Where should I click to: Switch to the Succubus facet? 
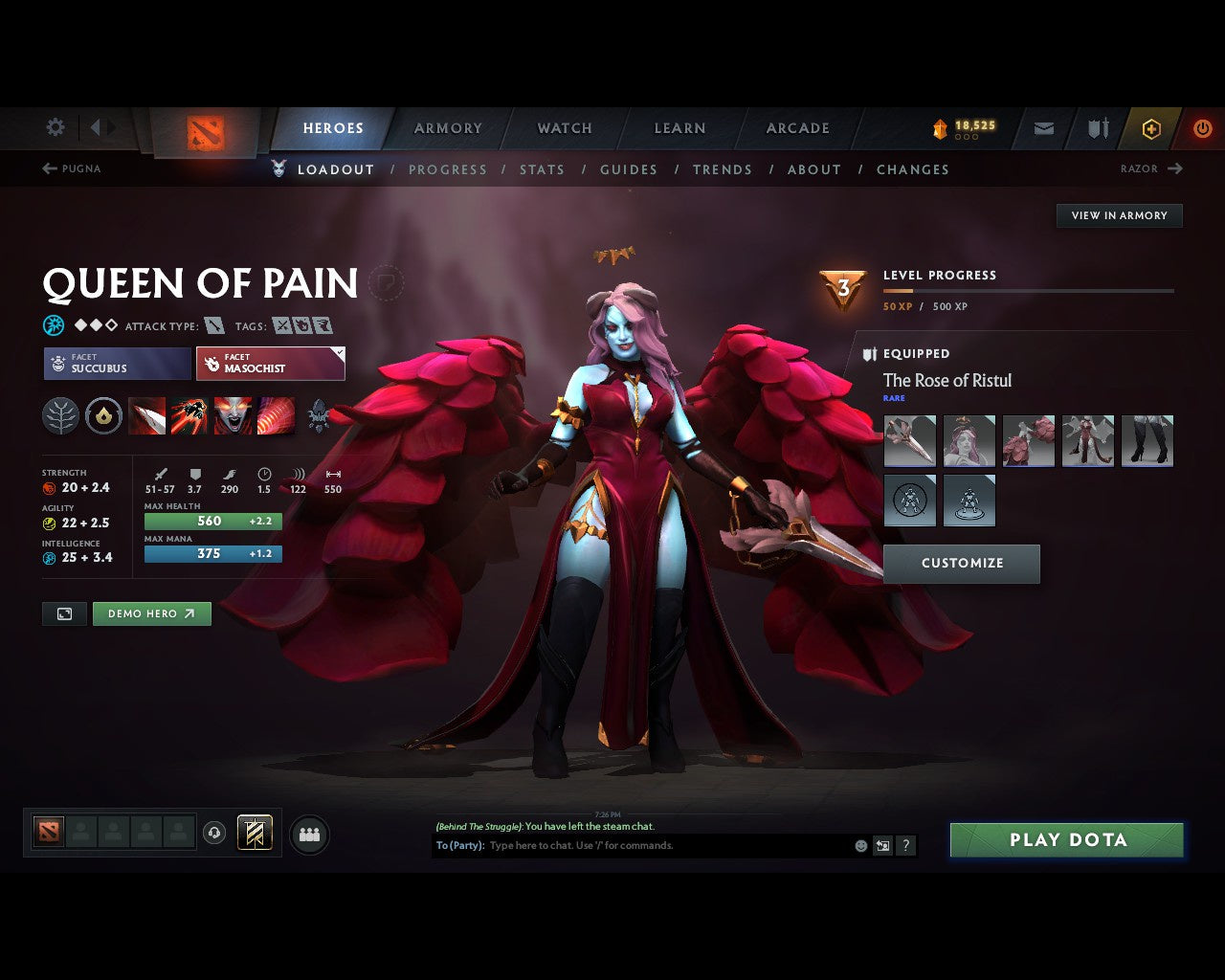(116, 364)
